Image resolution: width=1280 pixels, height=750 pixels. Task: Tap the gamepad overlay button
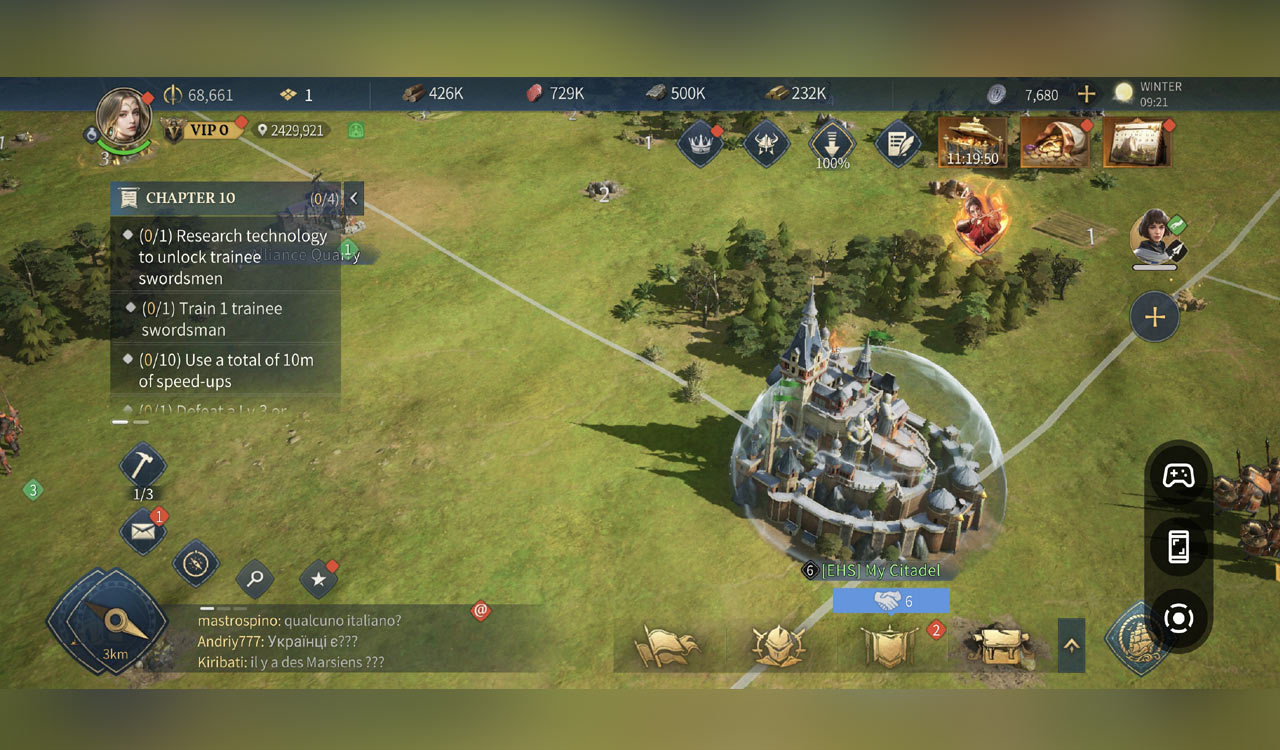tap(1178, 476)
